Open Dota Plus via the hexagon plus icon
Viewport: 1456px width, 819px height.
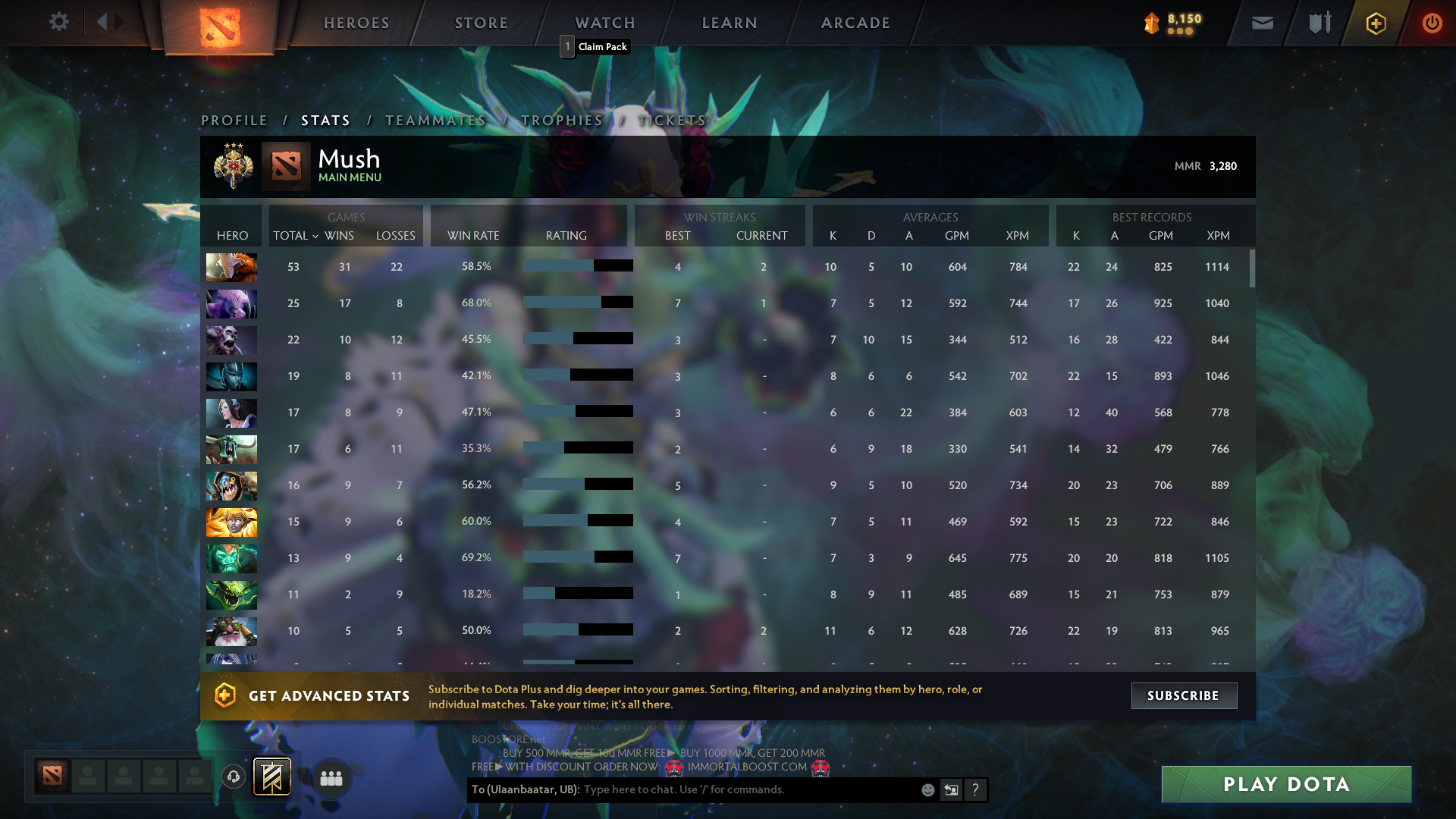point(1376,23)
